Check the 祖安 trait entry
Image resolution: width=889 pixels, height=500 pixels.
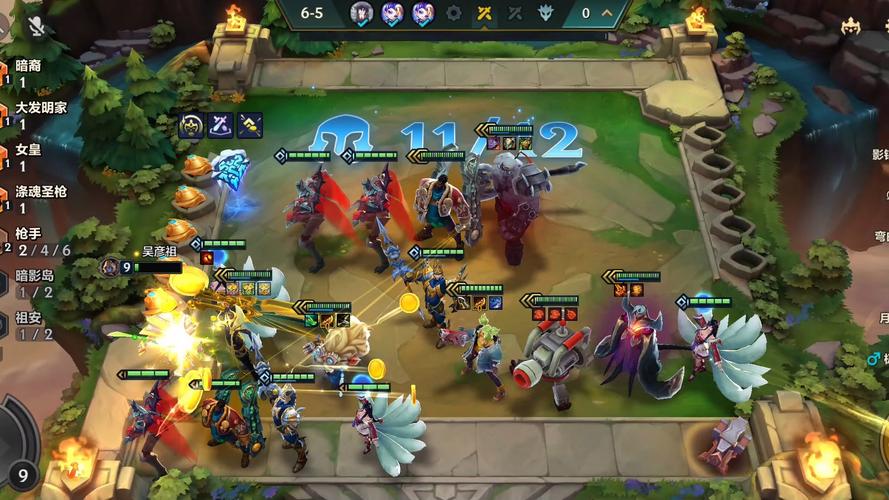[x=30, y=325]
